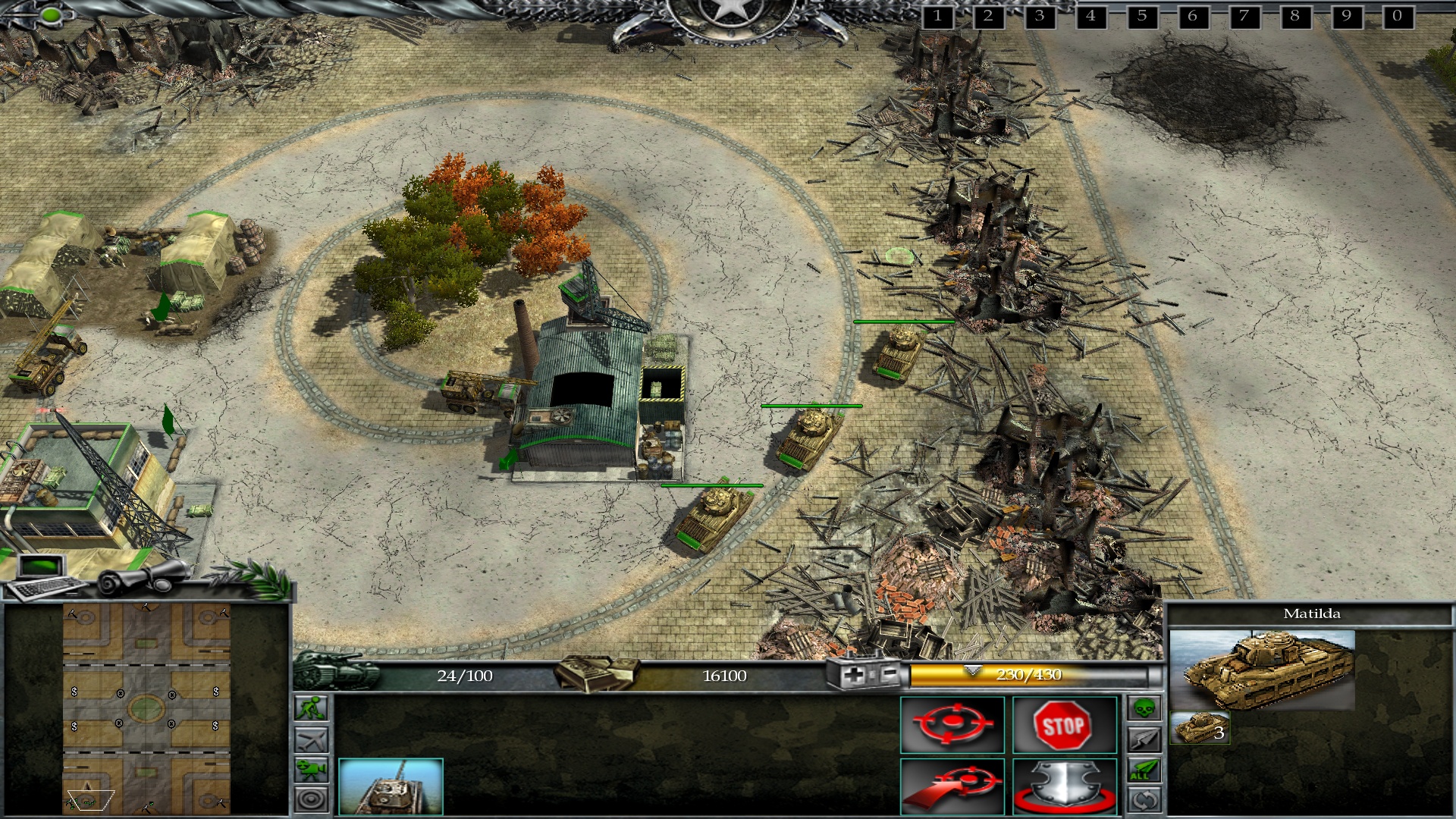Click the round target button below the camera
Viewport: 1456px width, 819px height.
[x=312, y=799]
